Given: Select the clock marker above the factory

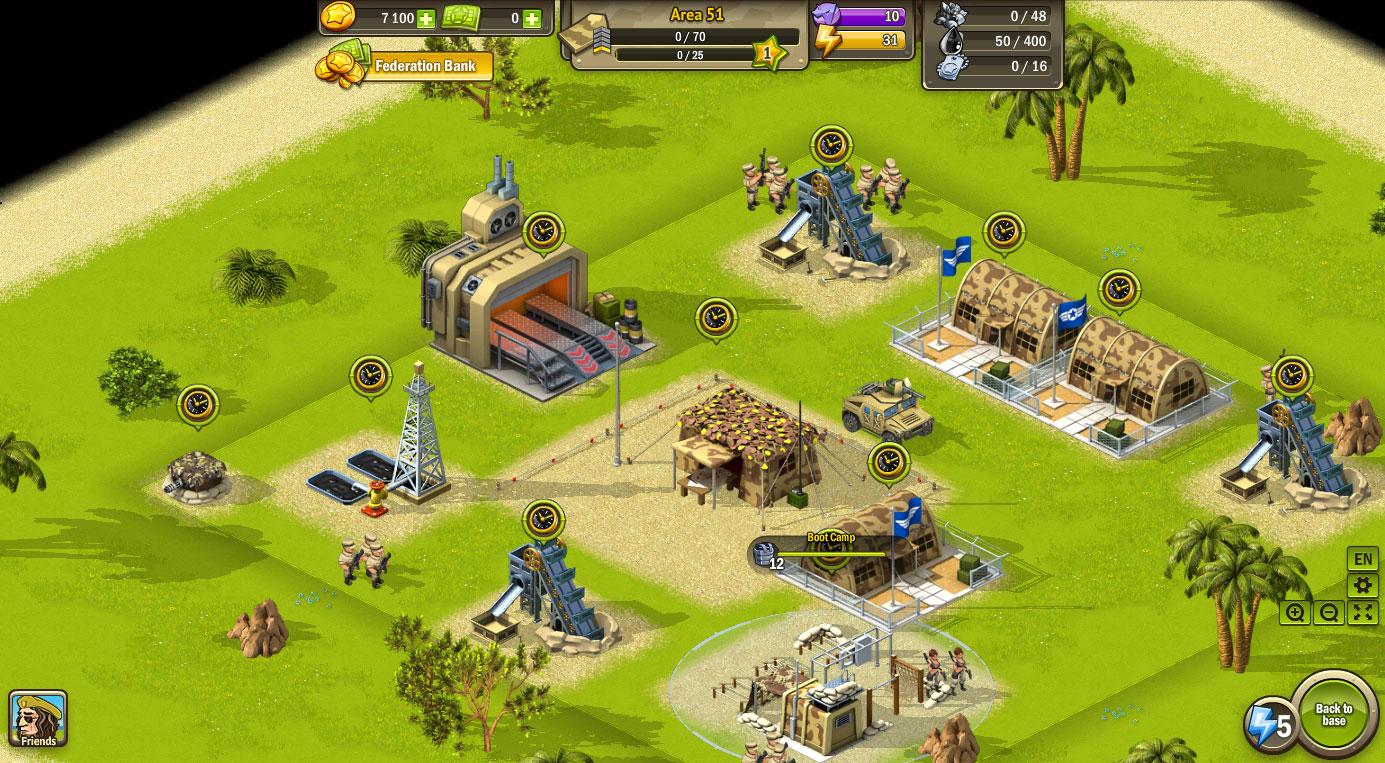Looking at the screenshot, I should click(543, 232).
